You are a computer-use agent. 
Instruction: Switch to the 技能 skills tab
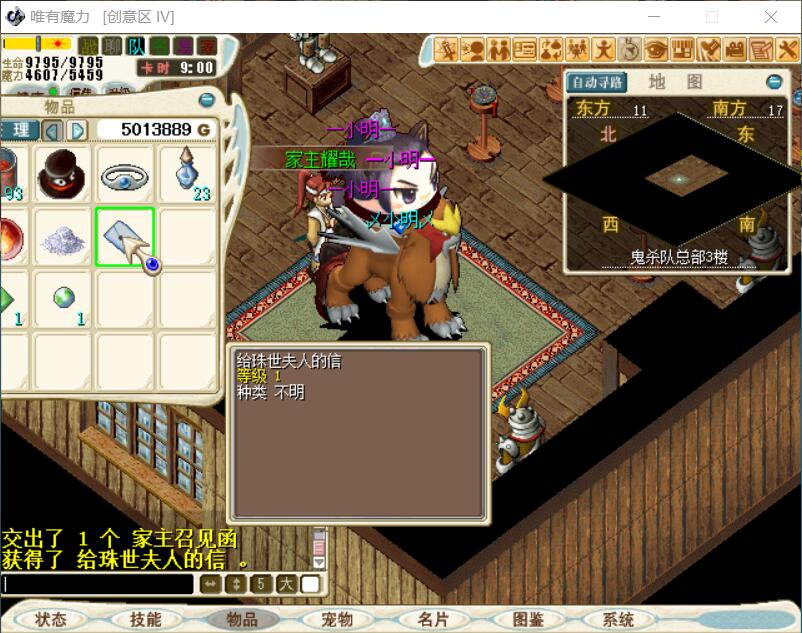click(x=145, y=619)
